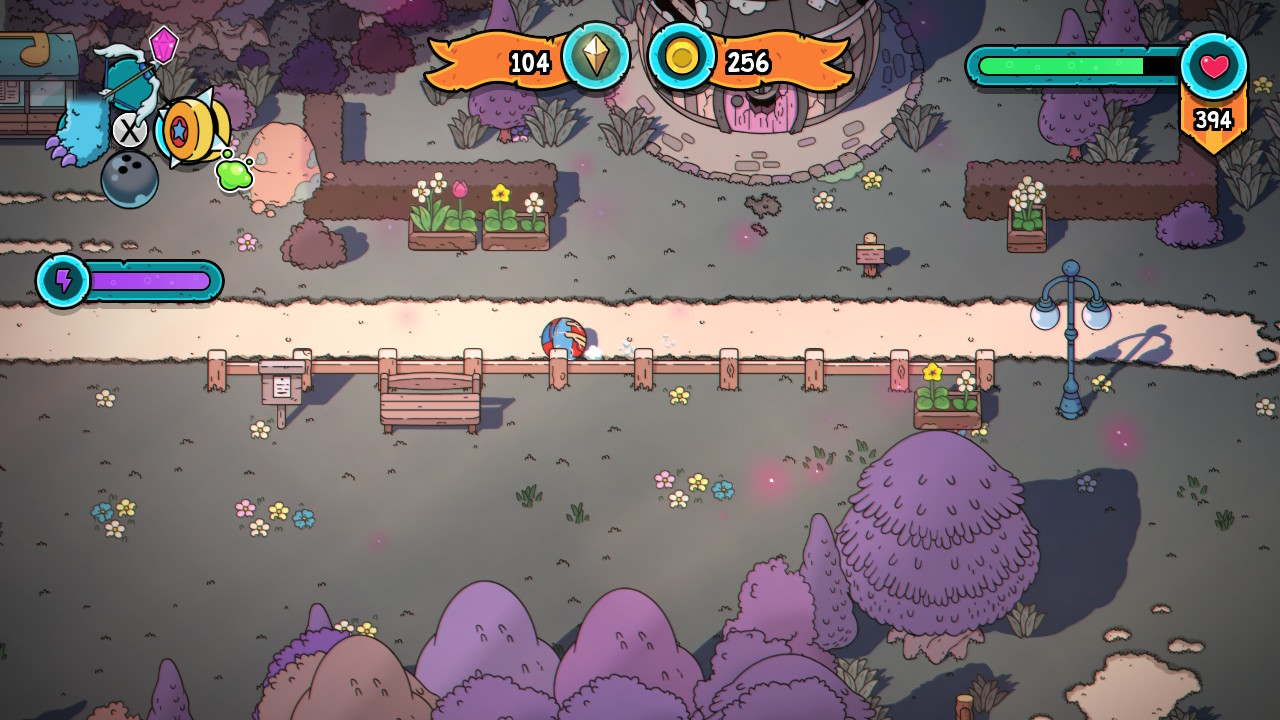Select the spiked yo-yo weapon icon
Image resolution: width=1280 pixels, height=720 pixels.
tap(190, 130)
